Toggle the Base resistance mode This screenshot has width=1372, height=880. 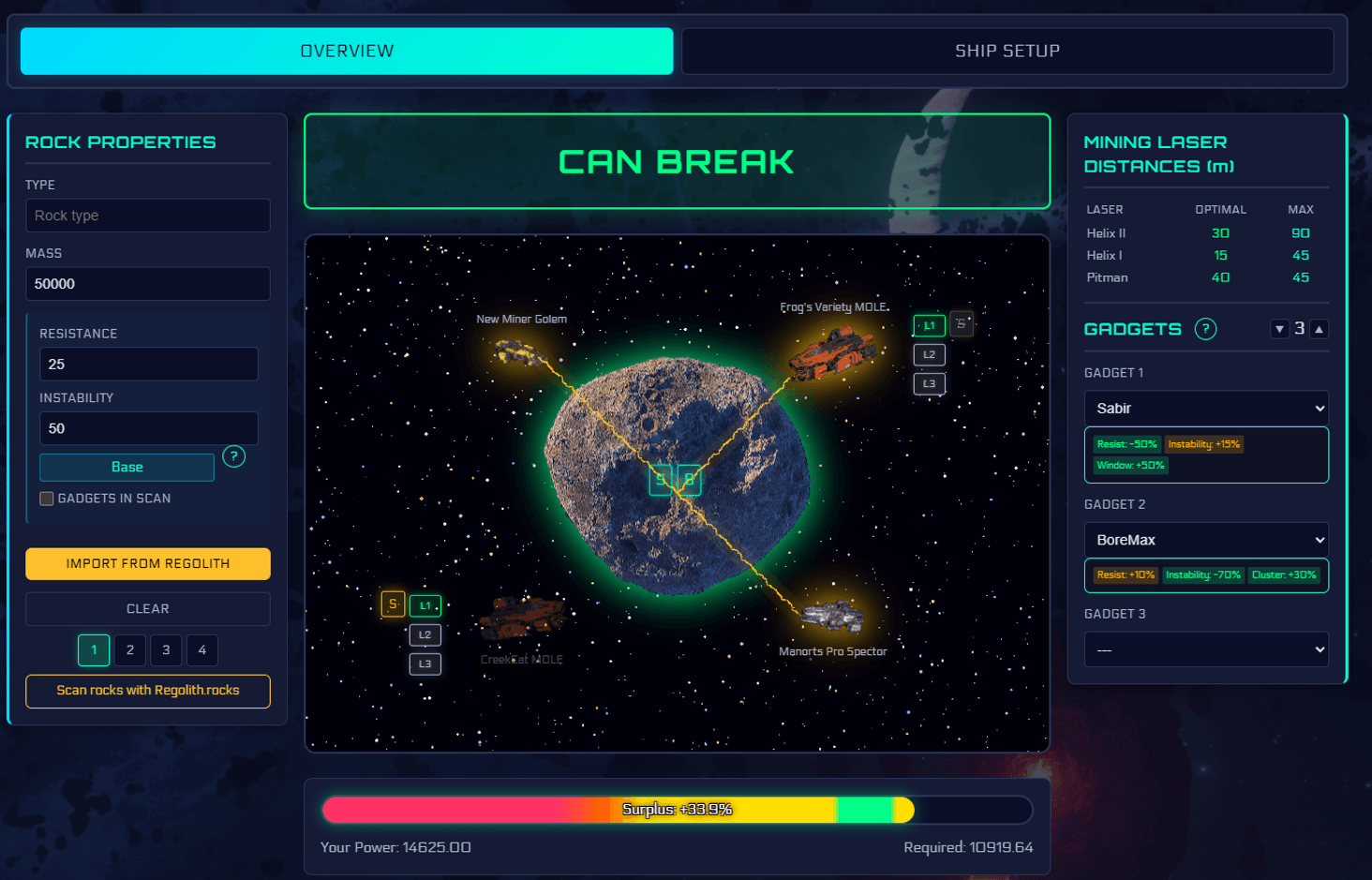[126, 467]
